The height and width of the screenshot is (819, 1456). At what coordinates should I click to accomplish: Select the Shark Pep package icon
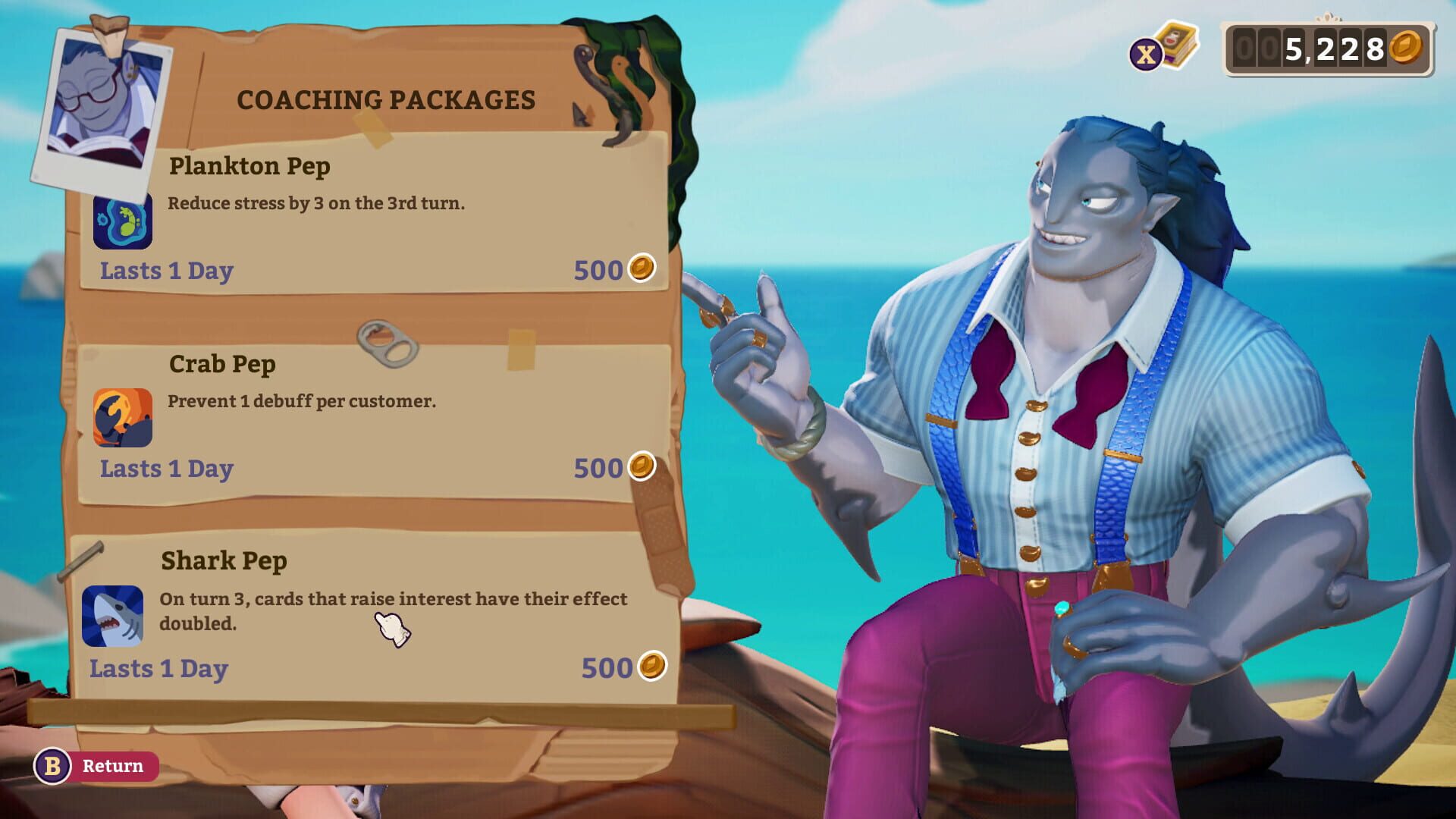(112, 617)
